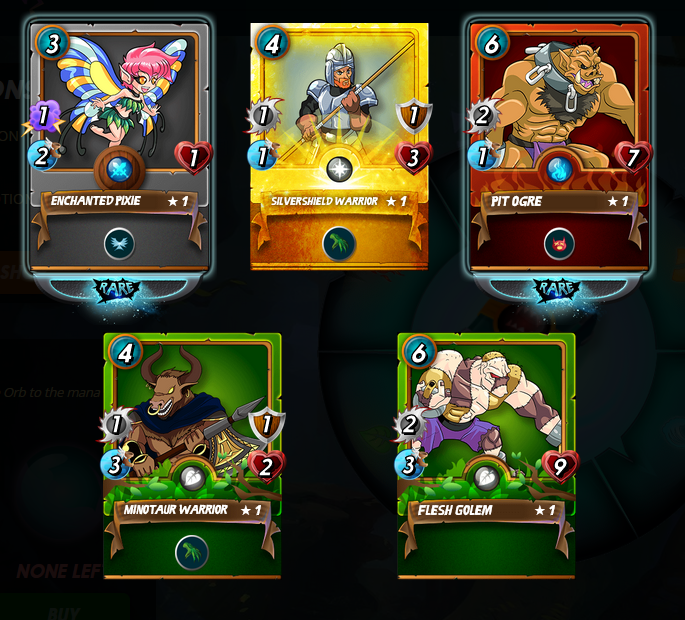Open the Minotaur Warrior card
This screenshot has height=620, width=685.
[193, 455]
